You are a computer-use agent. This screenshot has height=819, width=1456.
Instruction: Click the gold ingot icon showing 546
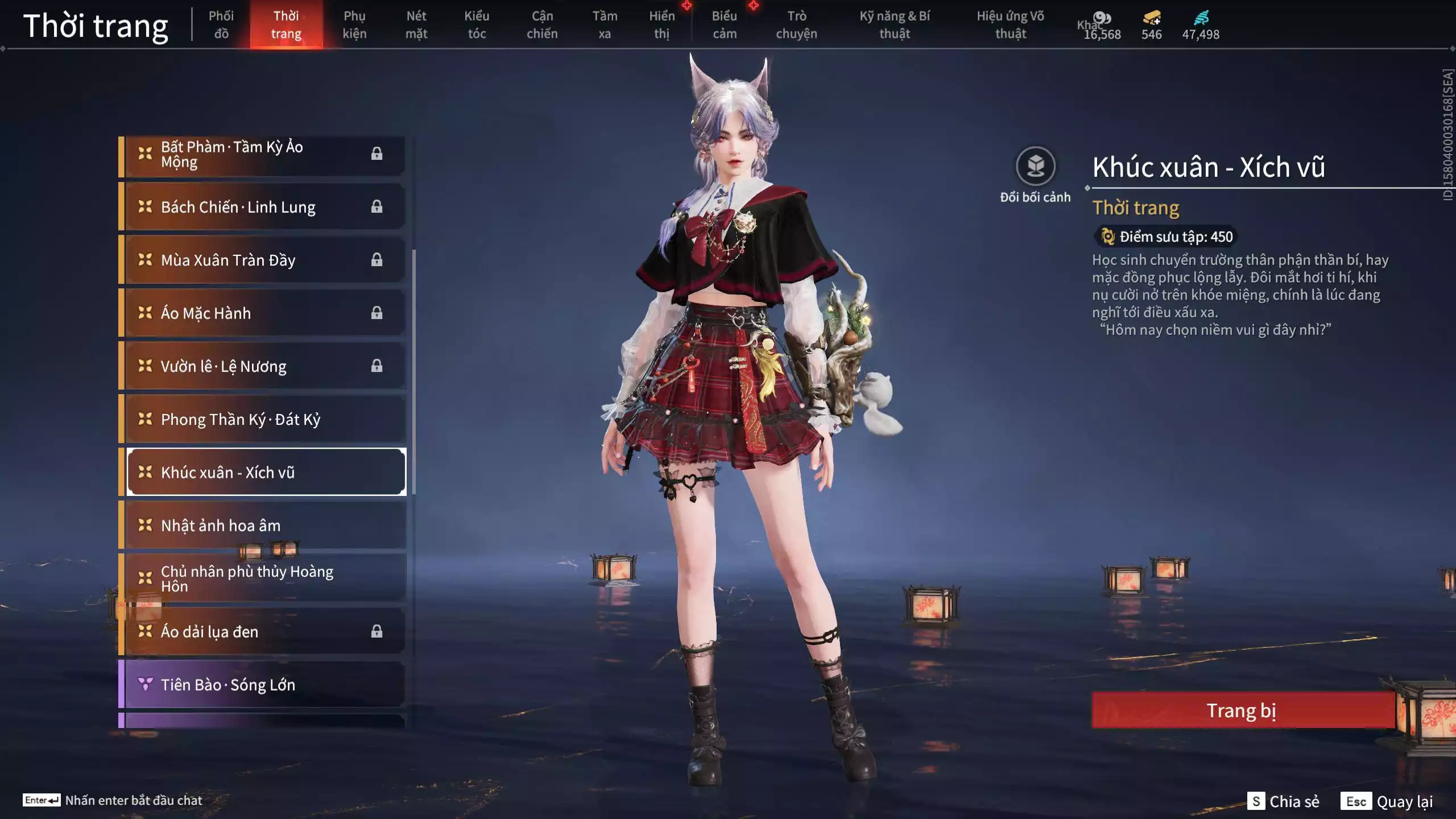[1150, 18]
